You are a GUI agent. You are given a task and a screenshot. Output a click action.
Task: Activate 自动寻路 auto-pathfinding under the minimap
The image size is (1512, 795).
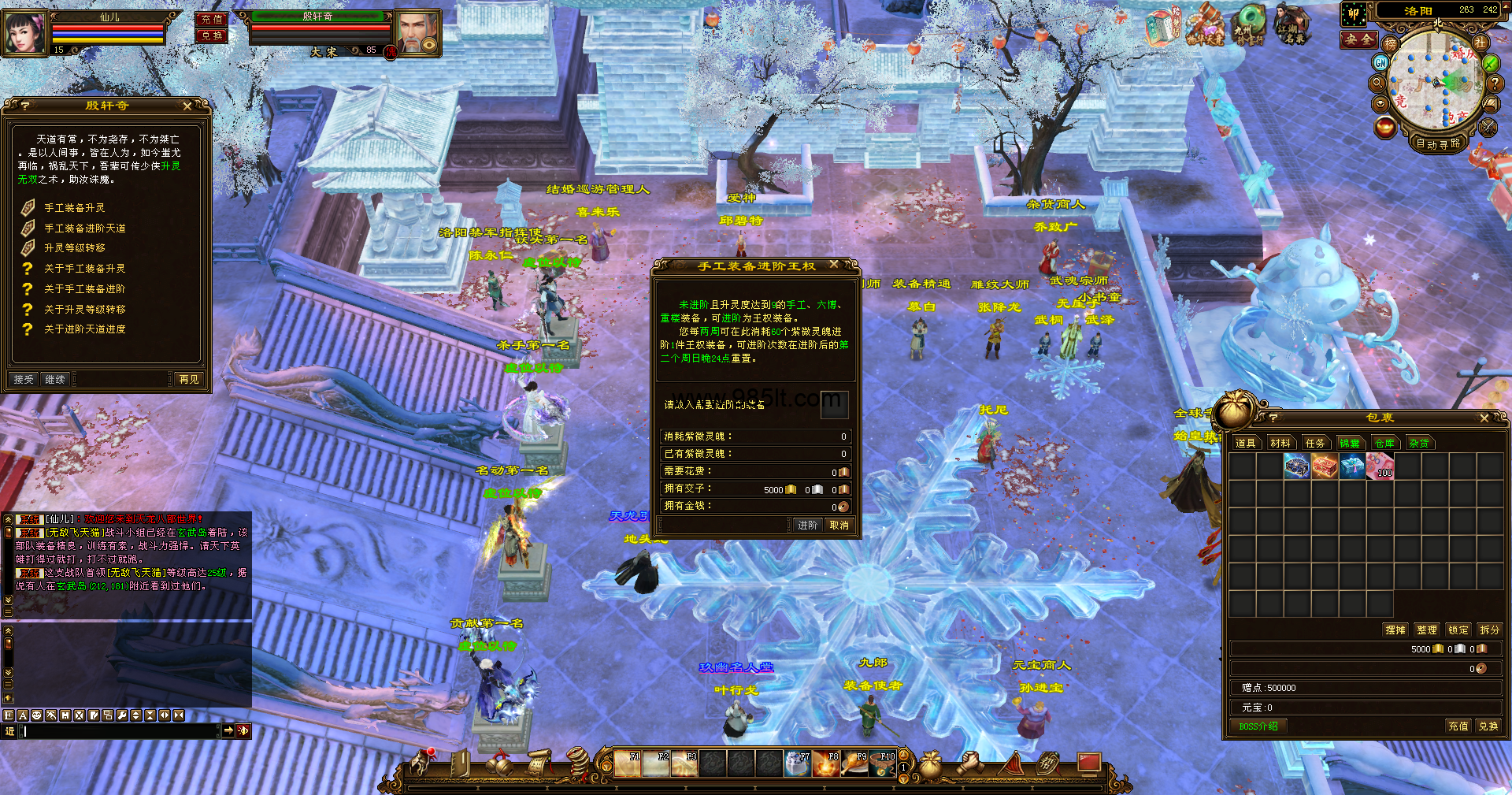pyautogui.click(x=1438, y=144)
